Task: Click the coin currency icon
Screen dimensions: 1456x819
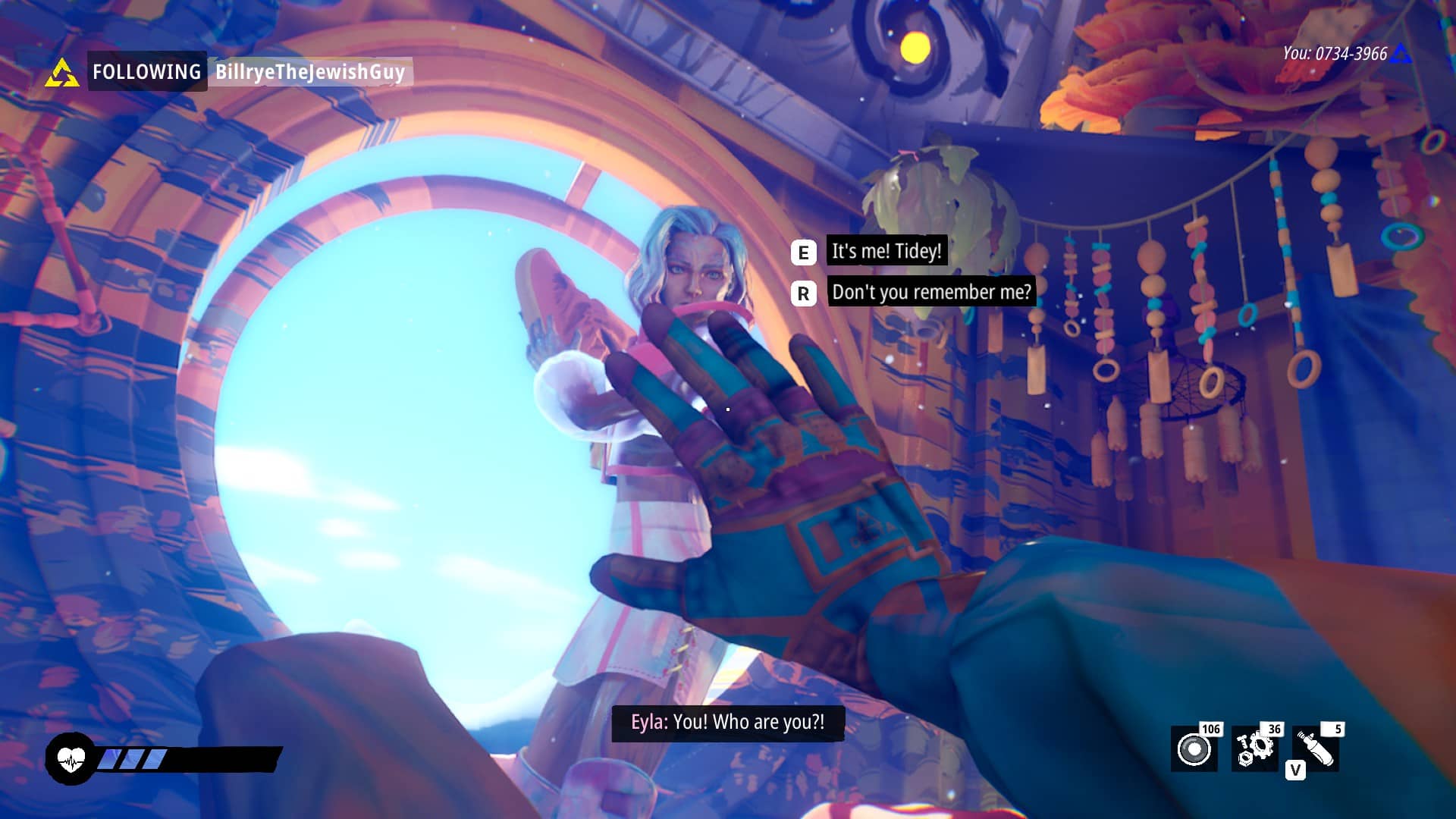Action: (x=1194, y=749)
